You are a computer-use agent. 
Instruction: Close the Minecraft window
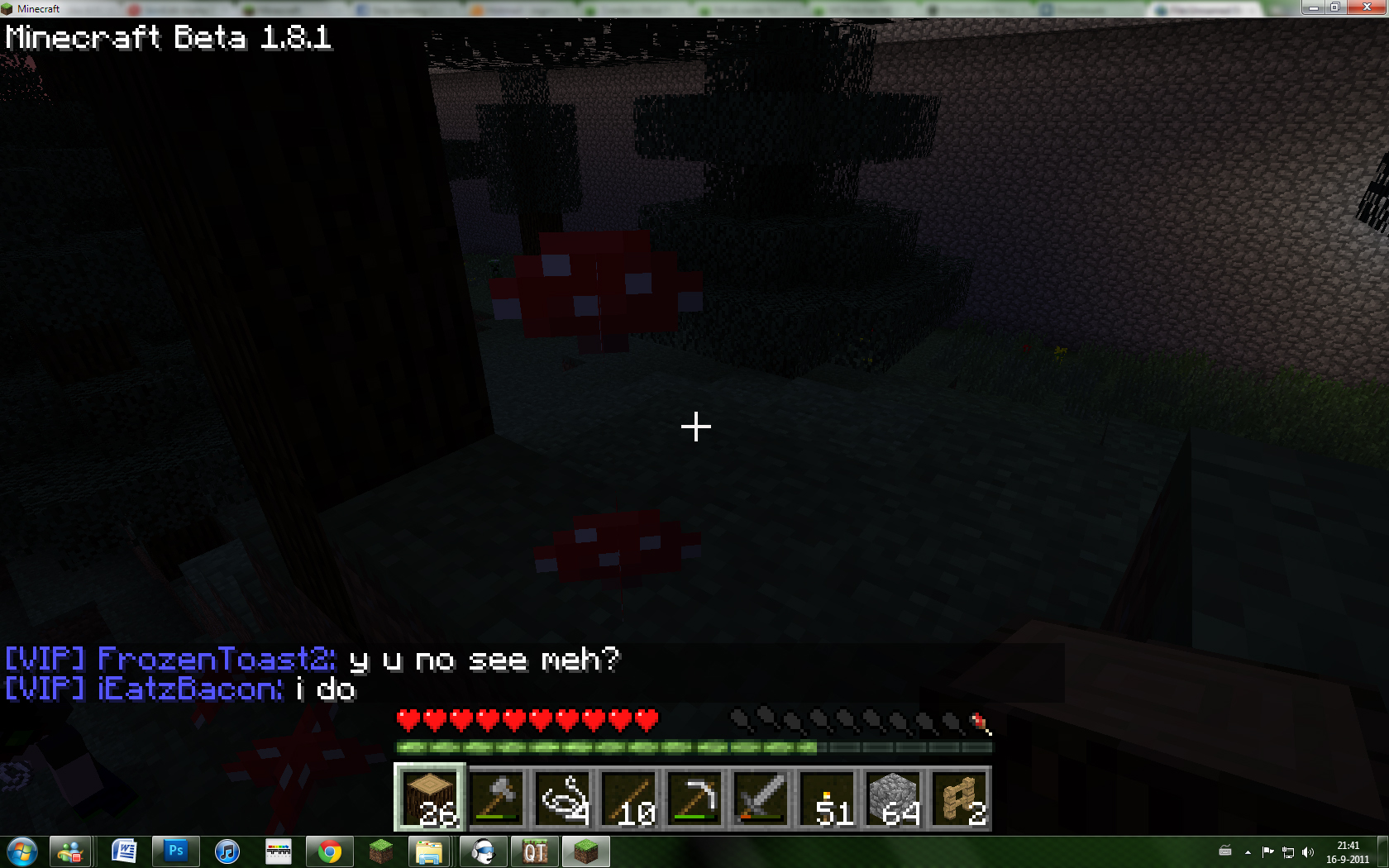1365,7
